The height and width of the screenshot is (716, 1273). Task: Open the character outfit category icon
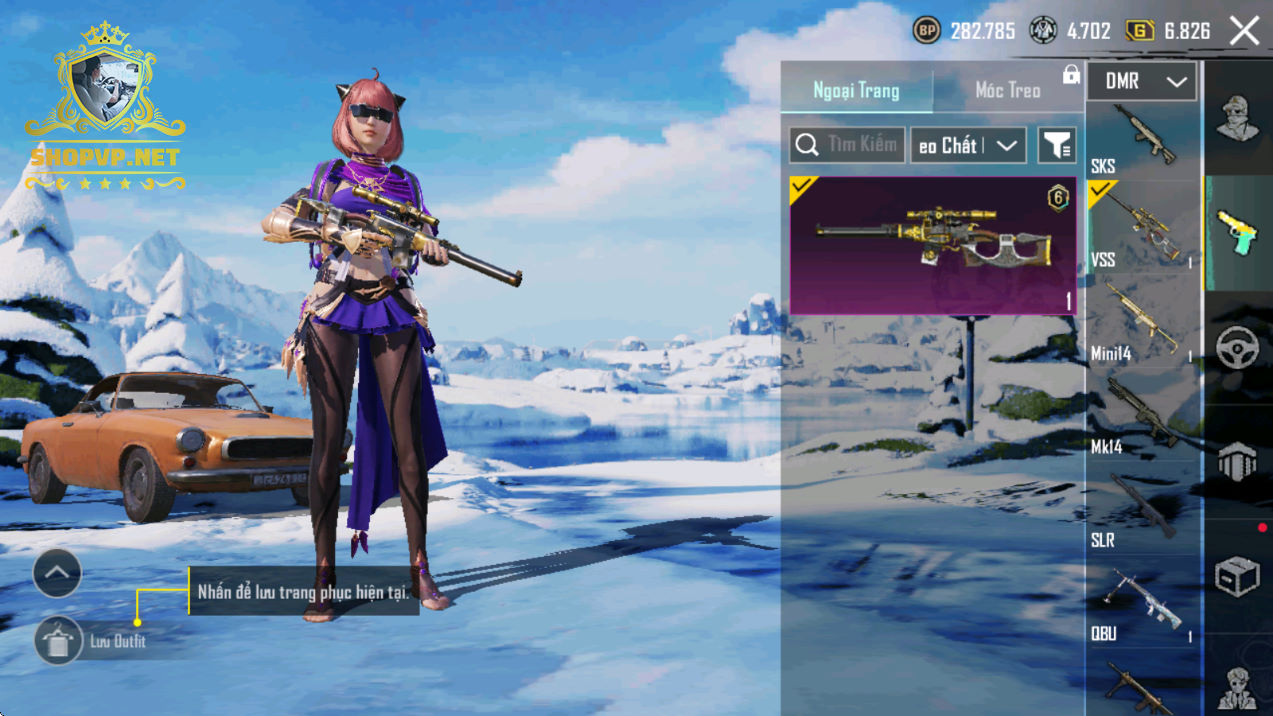pyautogui.click(x=1237, y=120)
